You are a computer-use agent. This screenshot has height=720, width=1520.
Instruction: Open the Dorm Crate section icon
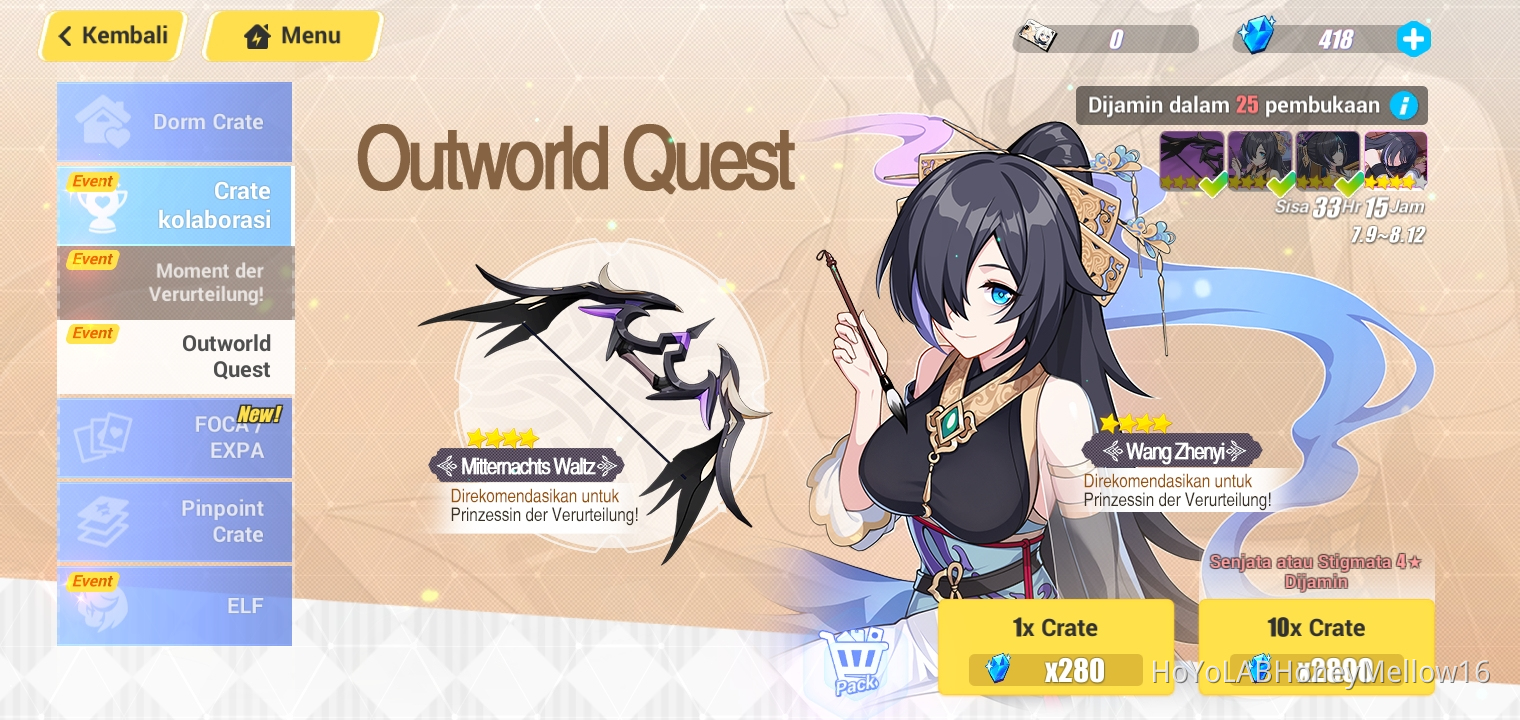[x=103, y=120]
